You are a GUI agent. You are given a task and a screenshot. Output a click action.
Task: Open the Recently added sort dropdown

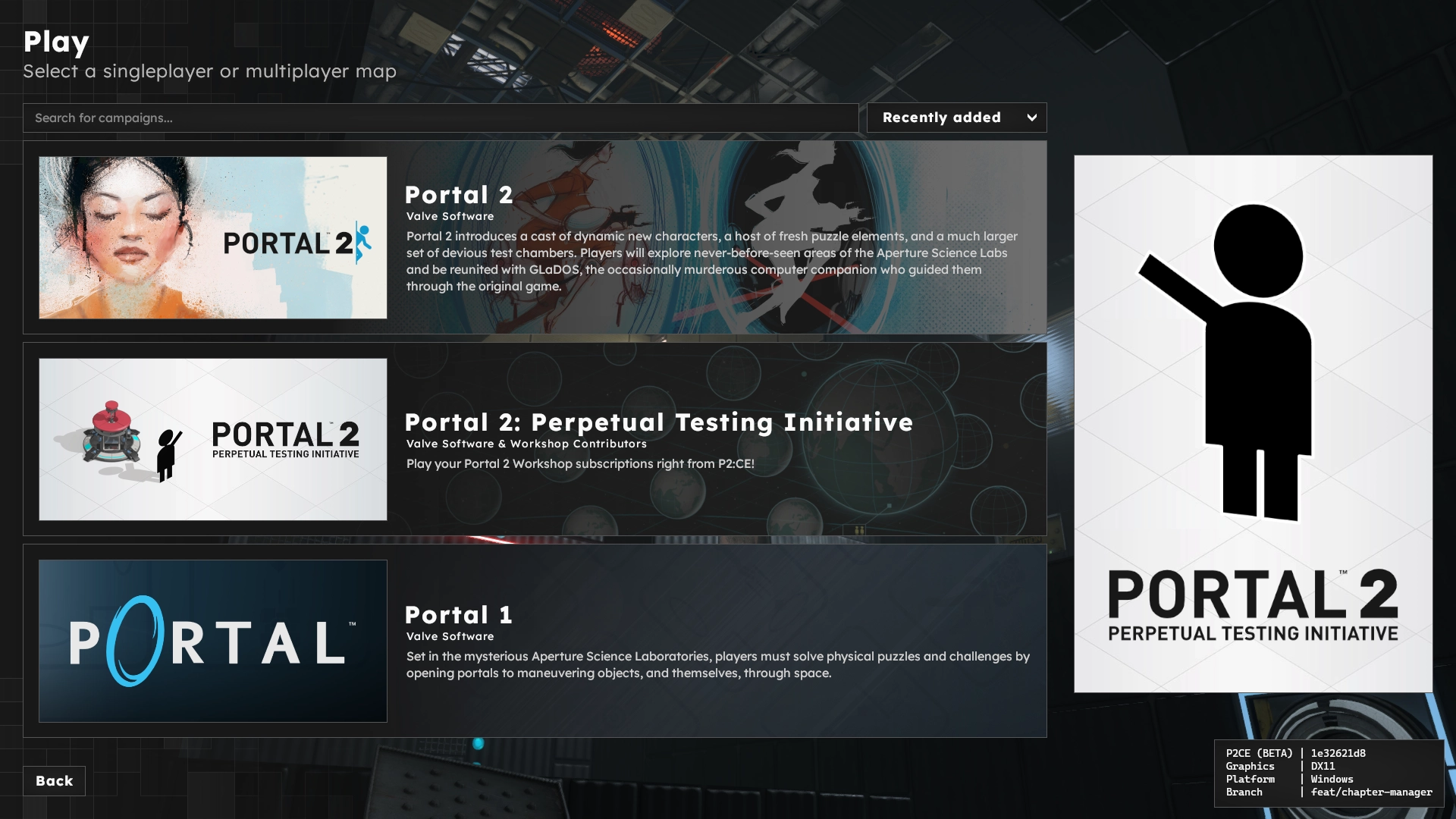click(955, 118)
